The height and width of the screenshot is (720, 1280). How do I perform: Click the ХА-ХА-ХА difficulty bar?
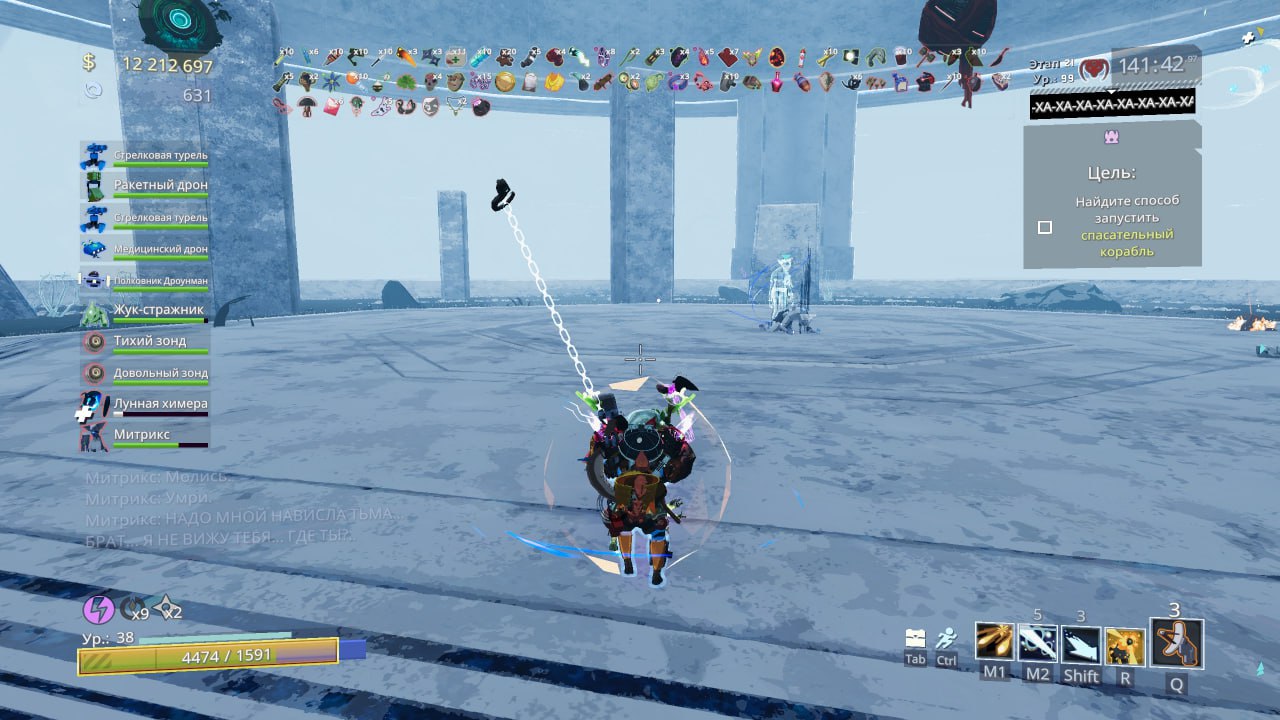click(x=1112, y=104)
